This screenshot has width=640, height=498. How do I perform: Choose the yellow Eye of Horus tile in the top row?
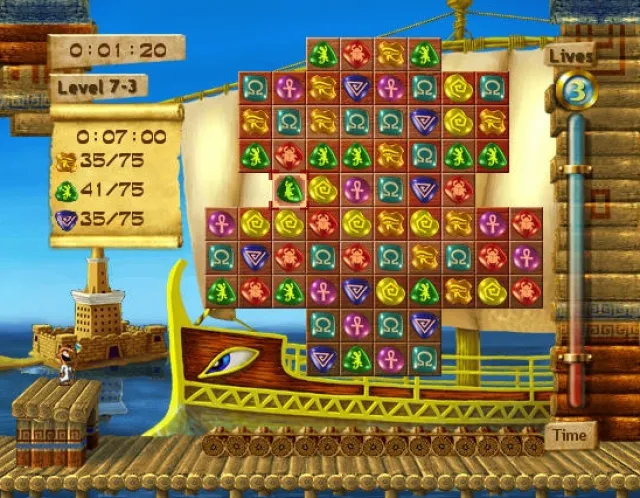(x=390, y=54)
